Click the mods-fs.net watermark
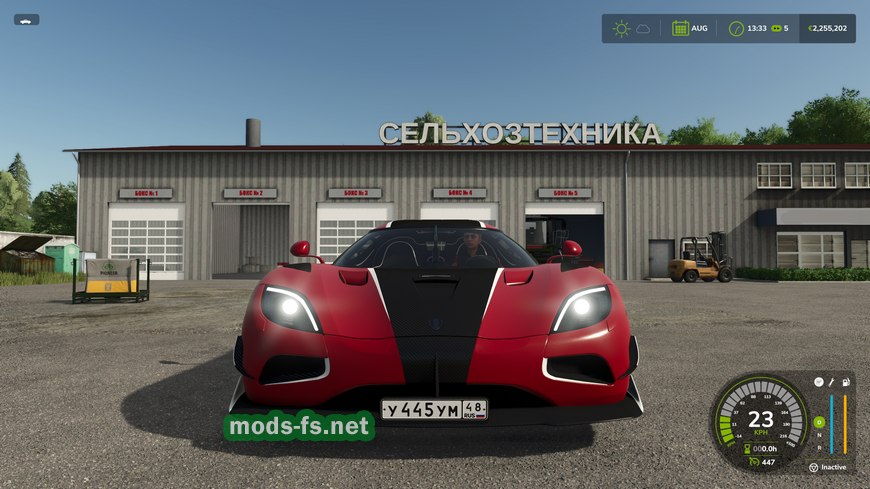Viewport: 870px width, 489px height. [298, 427]
